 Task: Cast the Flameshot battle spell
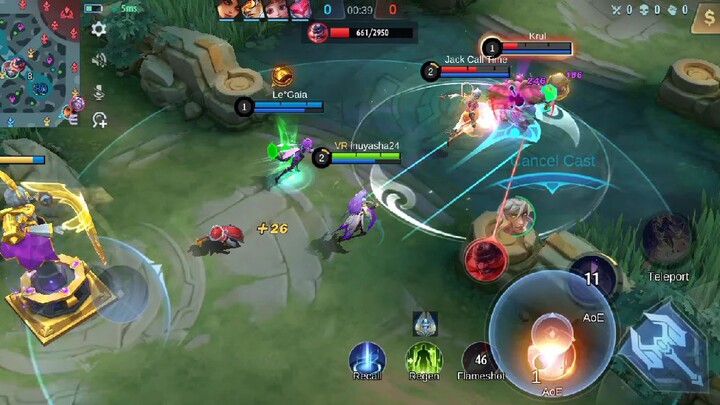(480, 359)
